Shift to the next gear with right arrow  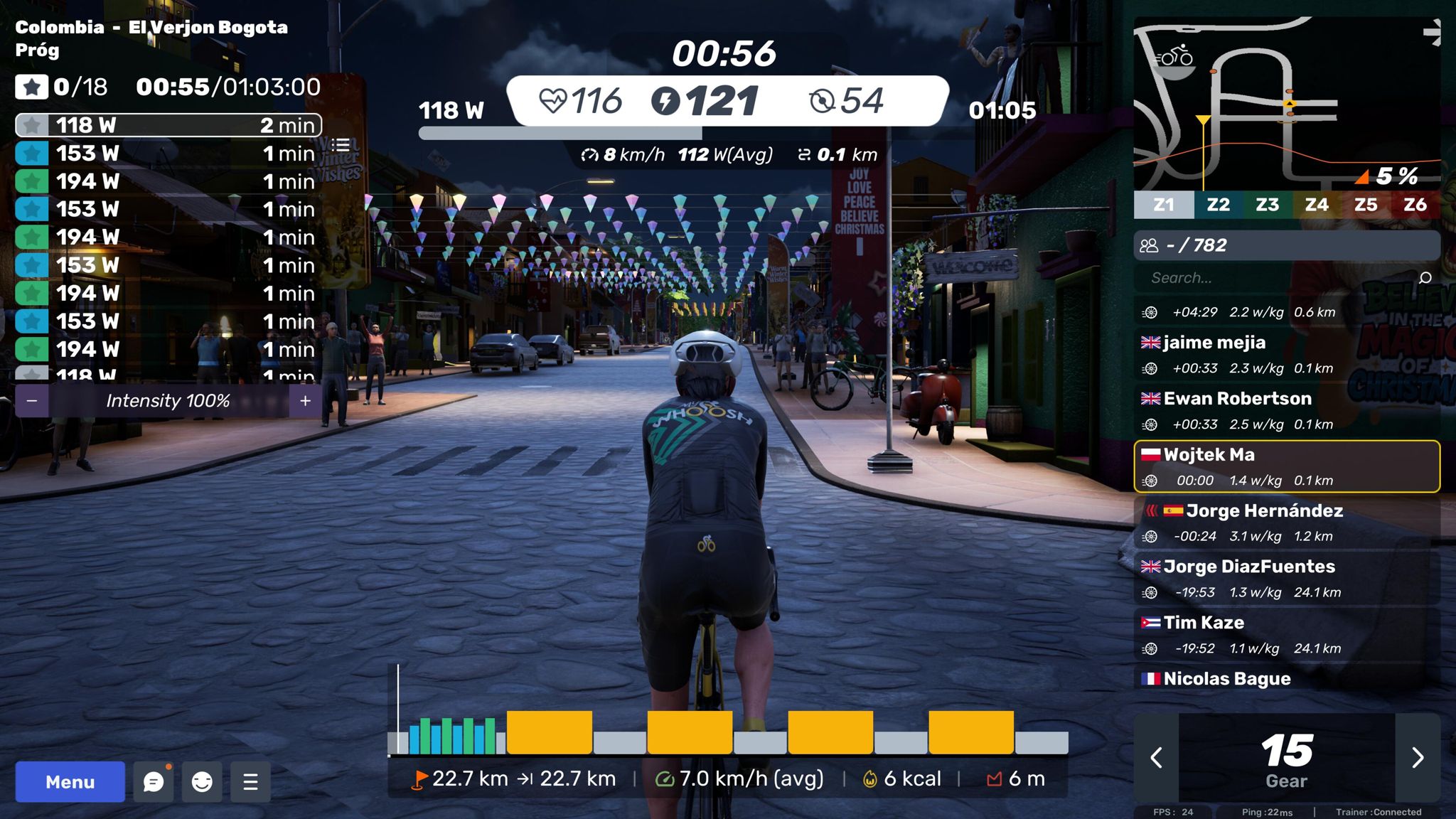coord(1417,757)
